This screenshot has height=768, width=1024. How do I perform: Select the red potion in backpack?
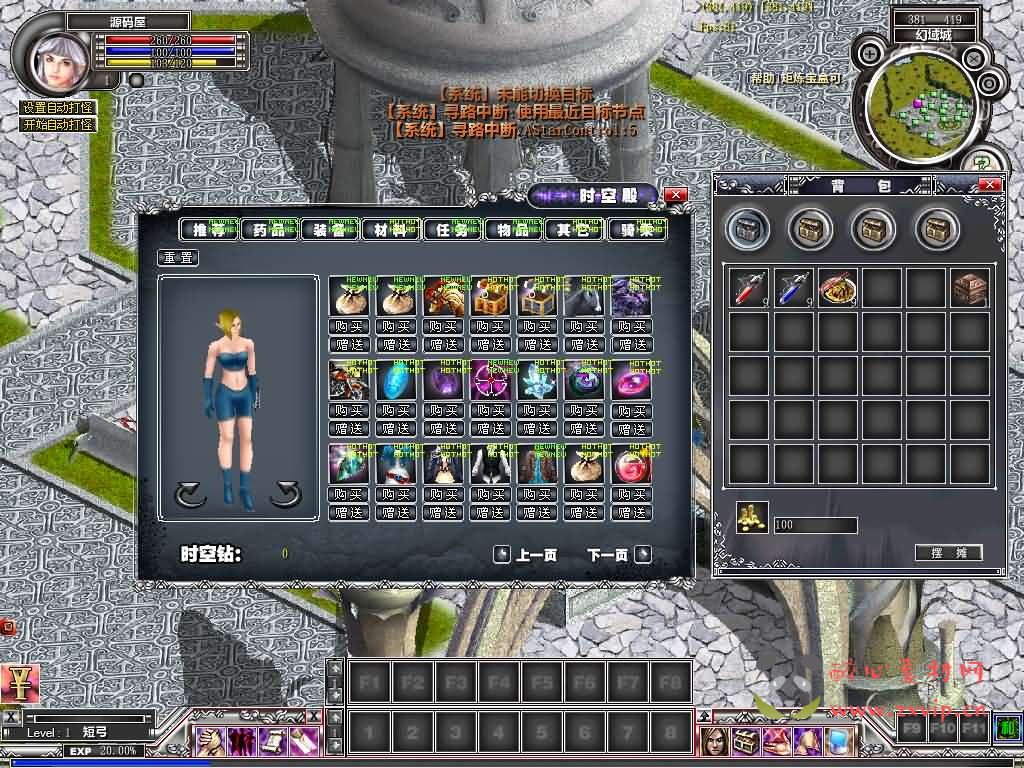pyautogui.click(x=749, y=288)
